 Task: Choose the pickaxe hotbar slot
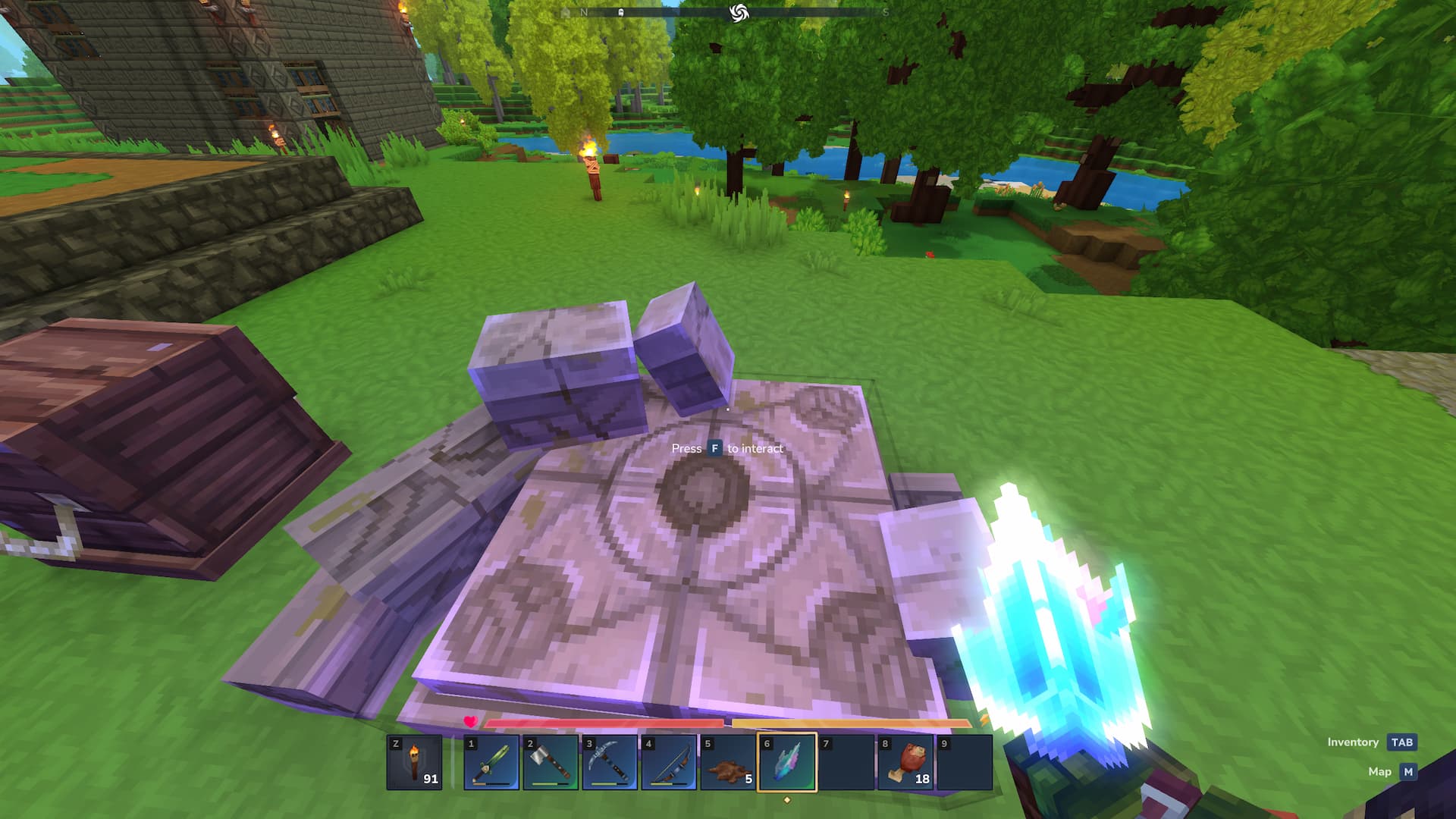(610, 762)
